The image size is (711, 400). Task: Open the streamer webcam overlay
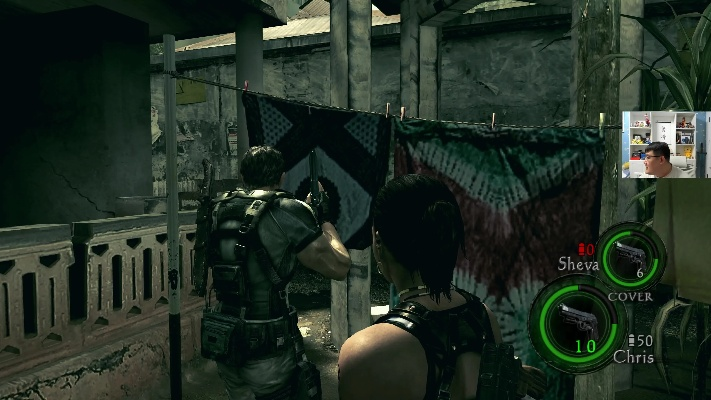click(659, 144)
